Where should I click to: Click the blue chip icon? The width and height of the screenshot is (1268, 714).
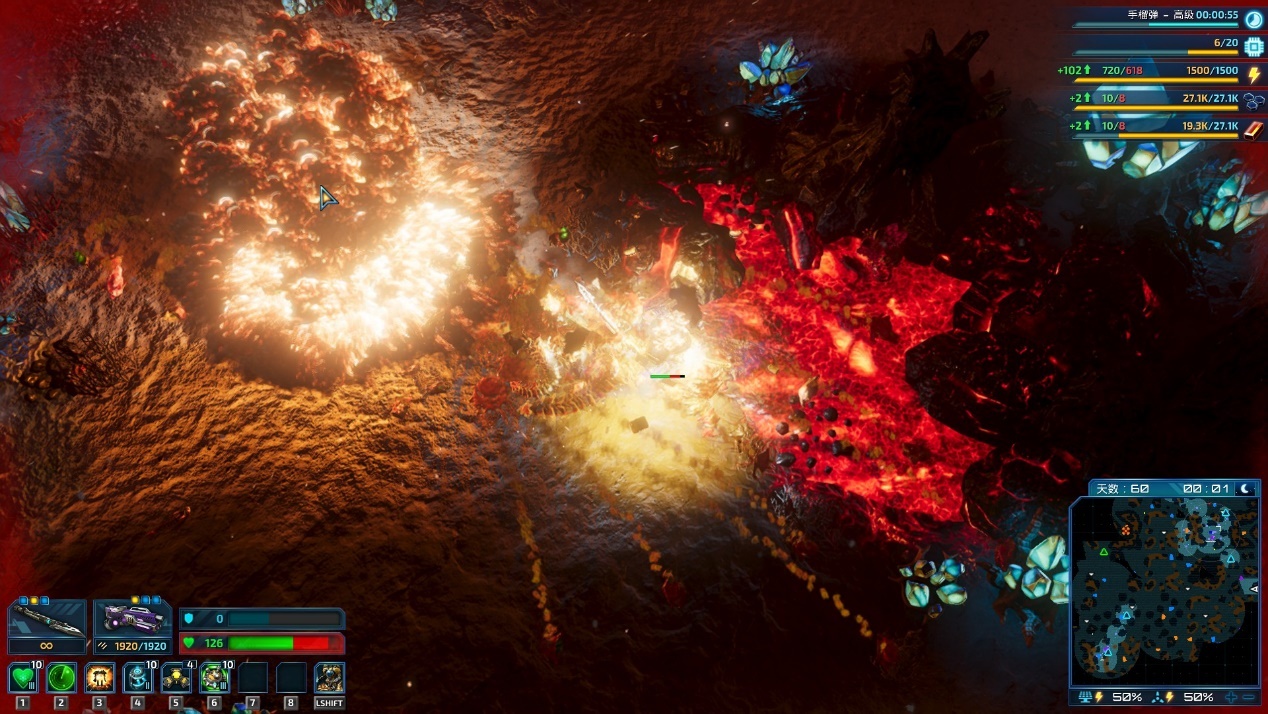1254,46
